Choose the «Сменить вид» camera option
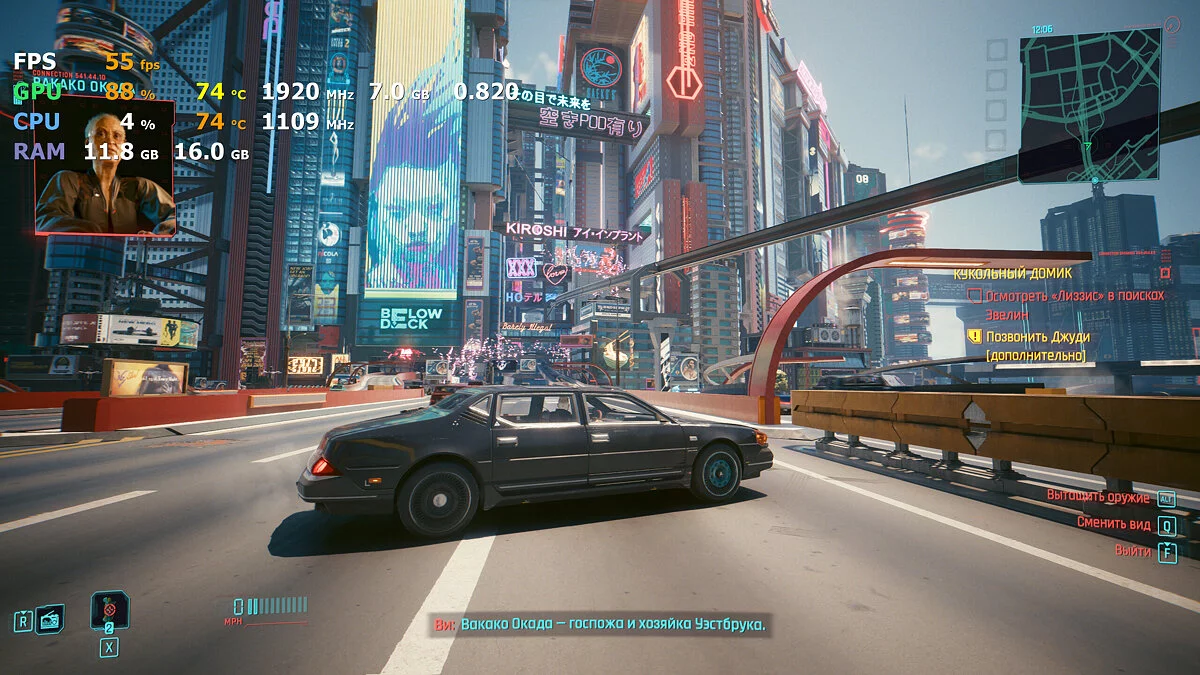The height and width of the screenshot is (675, 1200). pyautogui.click(x=1115, y=523)
